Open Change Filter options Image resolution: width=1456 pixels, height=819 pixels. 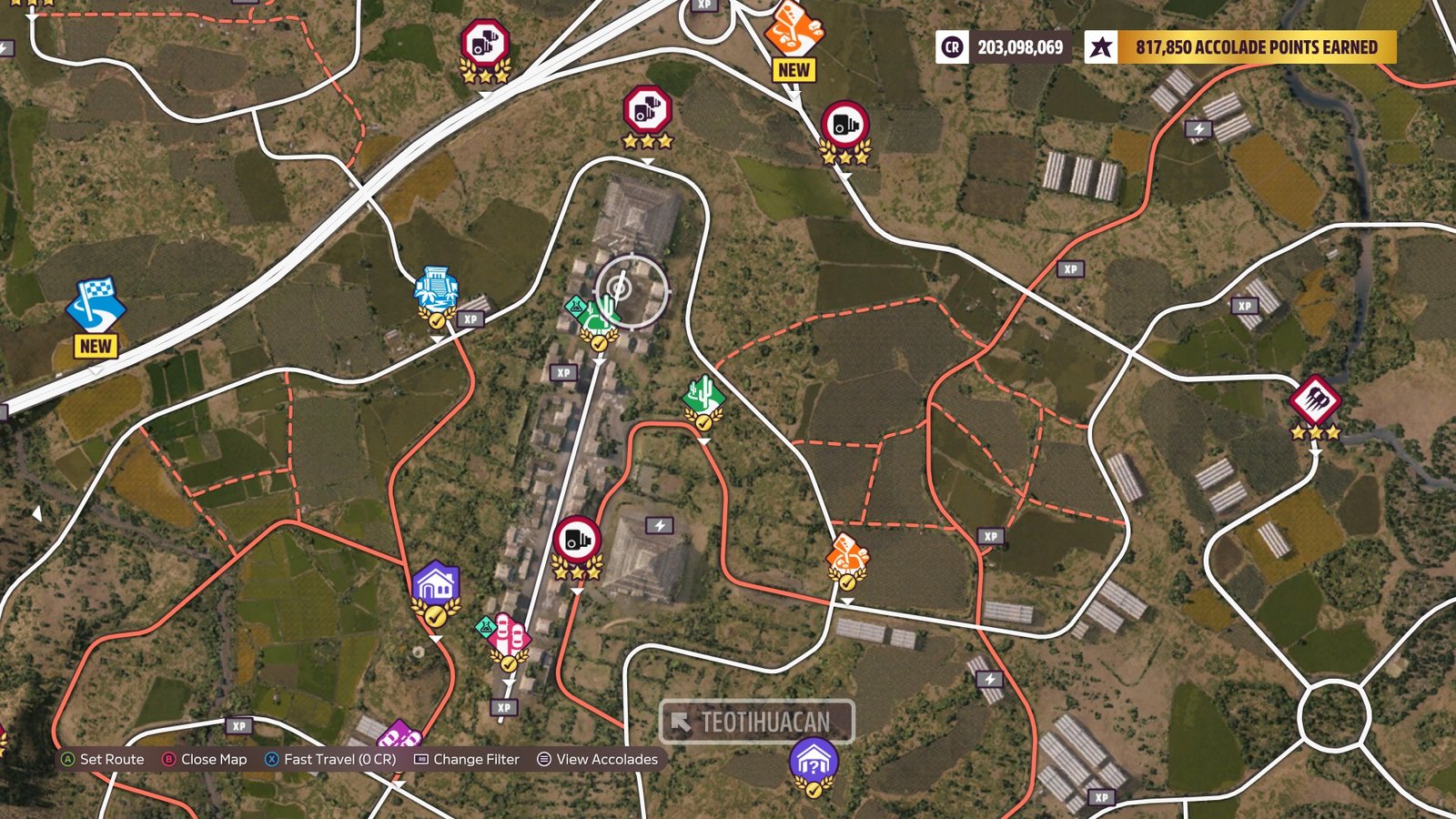click(x=467, y=759)
